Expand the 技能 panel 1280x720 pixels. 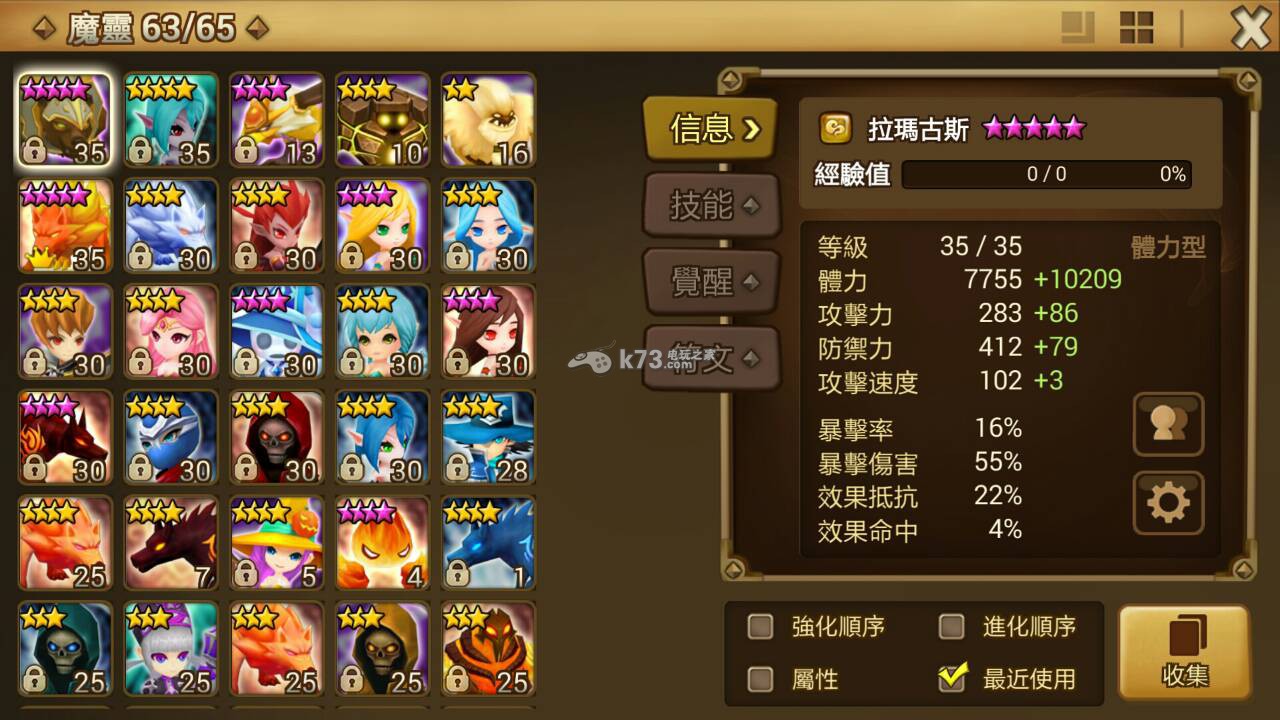pos(711,205)
